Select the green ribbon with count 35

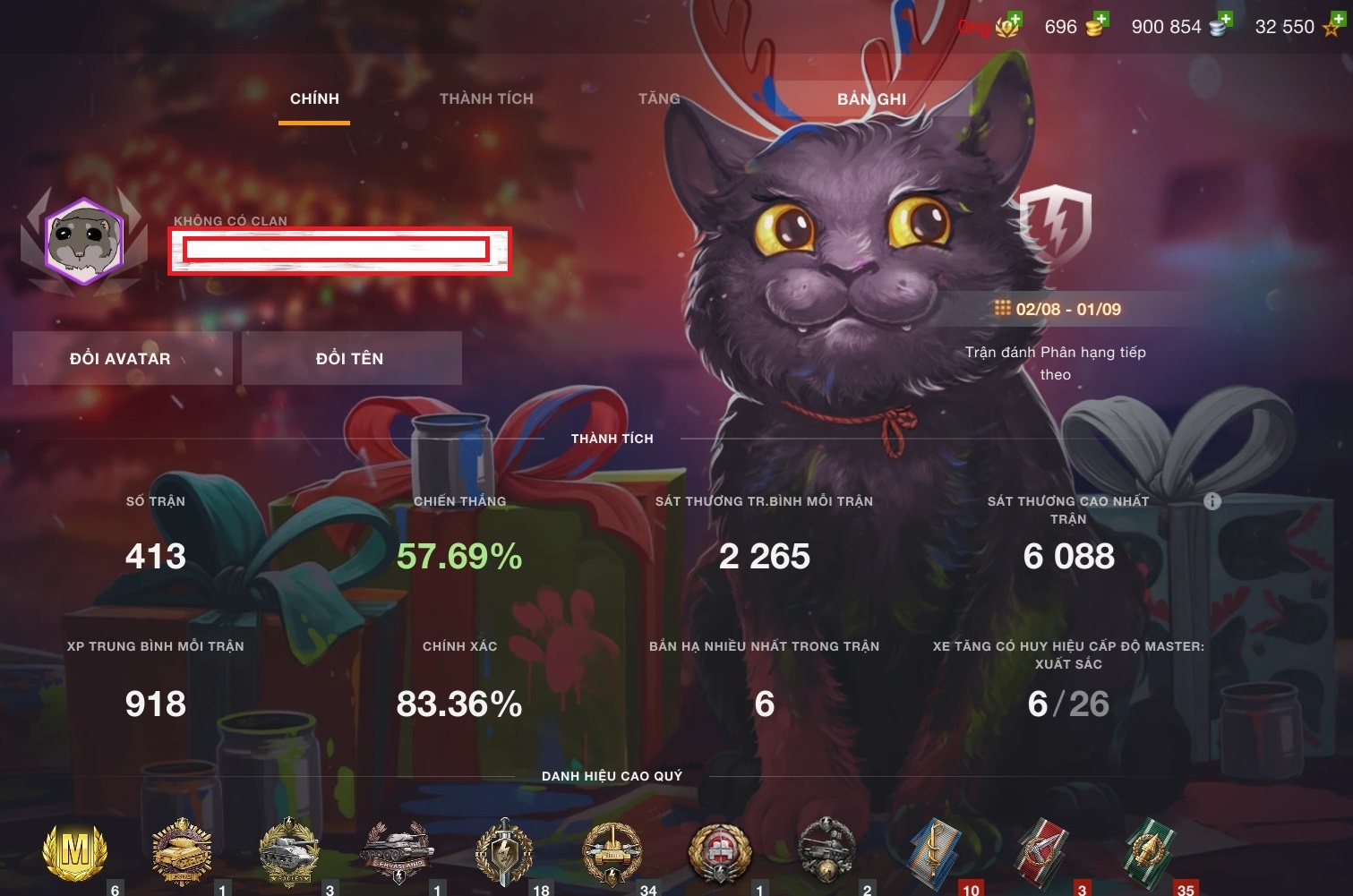pyautogui.click(x=1149, y=850)
